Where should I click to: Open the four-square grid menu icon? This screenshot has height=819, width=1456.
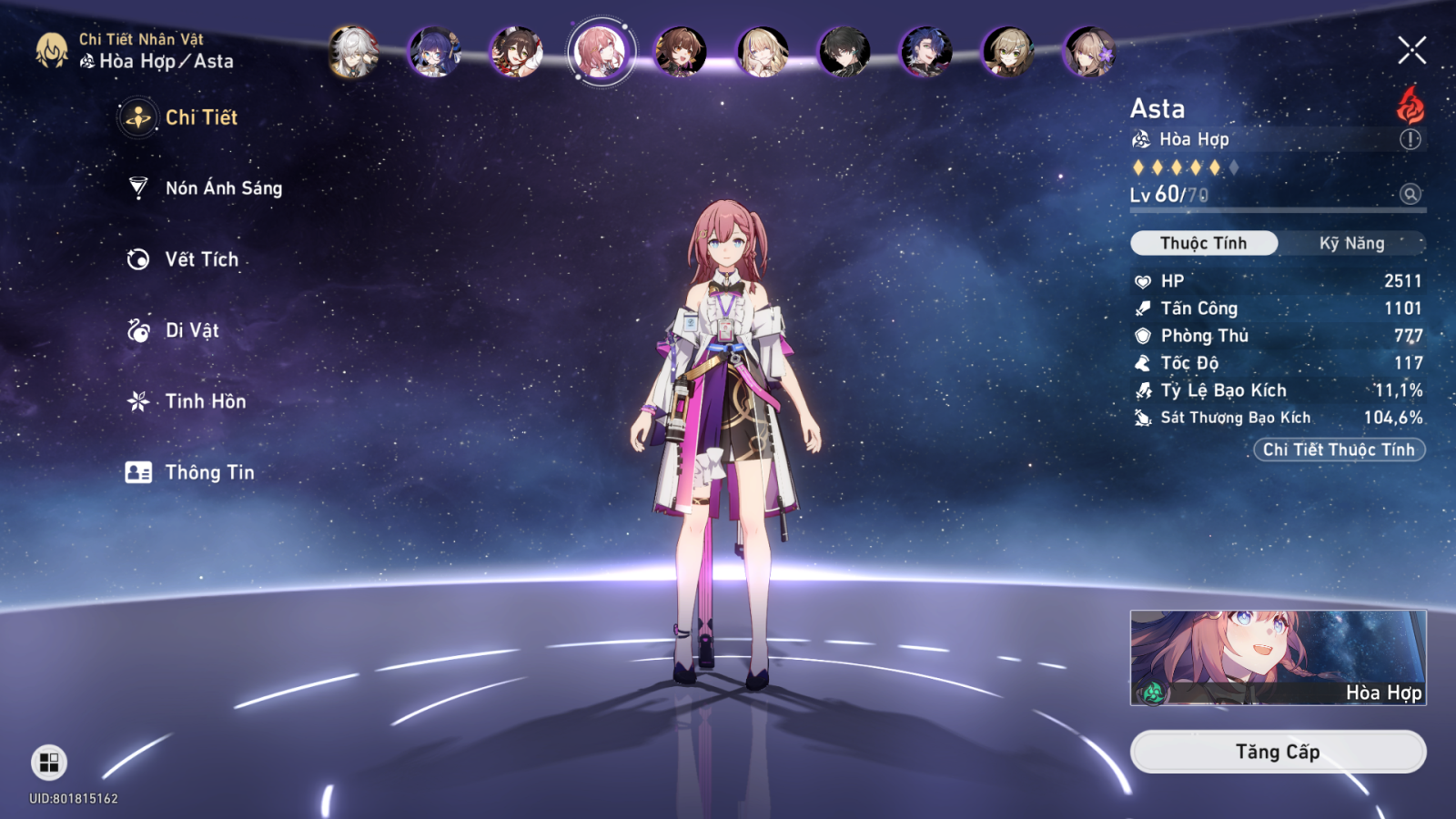pos(49,762)
